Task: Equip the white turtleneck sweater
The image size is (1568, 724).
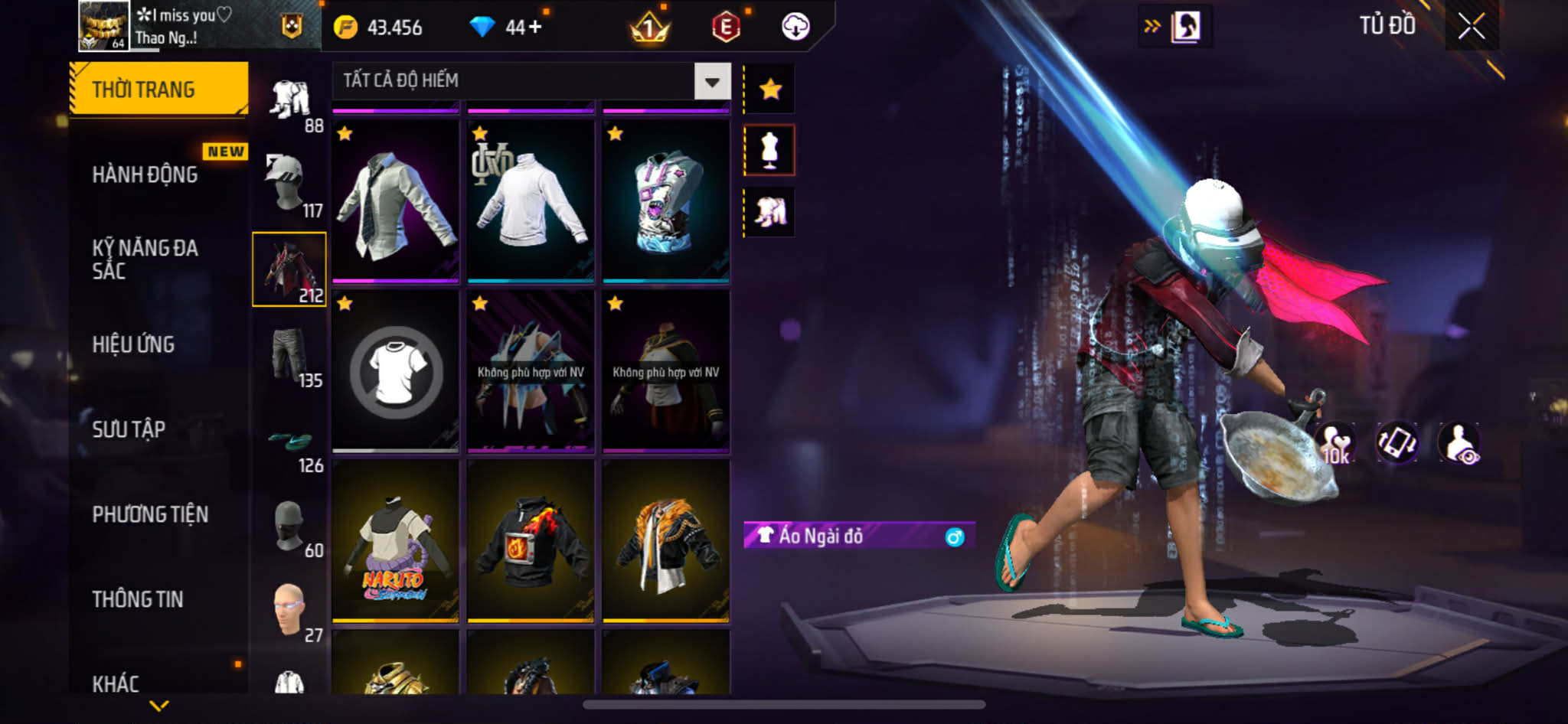Action: coord(531,201)
